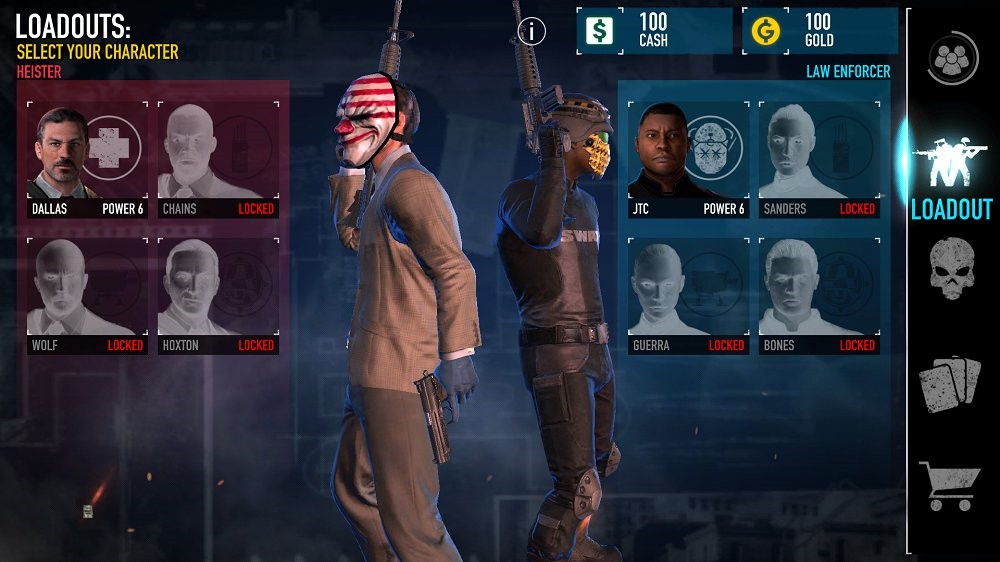Select the locked Bones character tile
This screenshot has width=1000, height=562.
819,296
